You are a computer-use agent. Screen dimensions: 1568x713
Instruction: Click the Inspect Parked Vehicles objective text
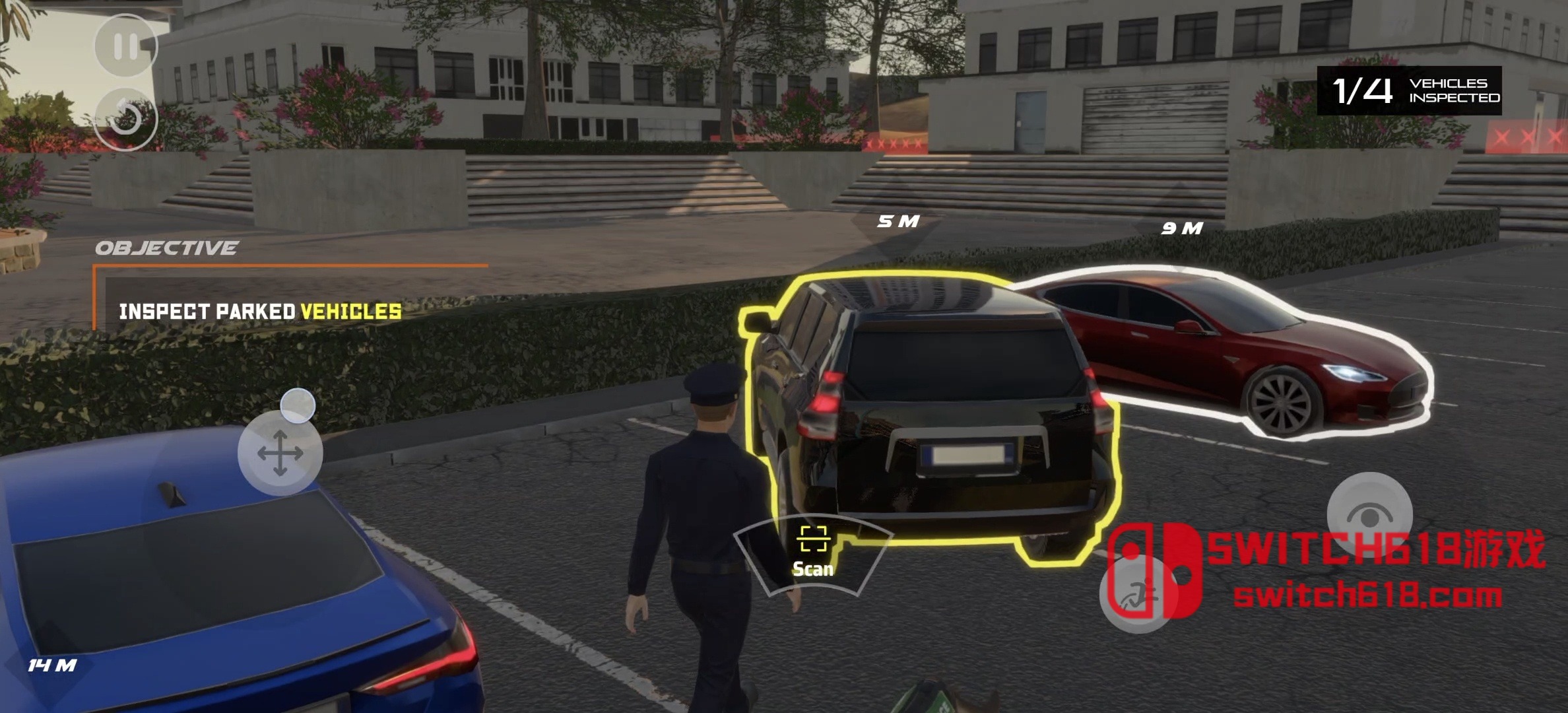click(x=257, y=310)
